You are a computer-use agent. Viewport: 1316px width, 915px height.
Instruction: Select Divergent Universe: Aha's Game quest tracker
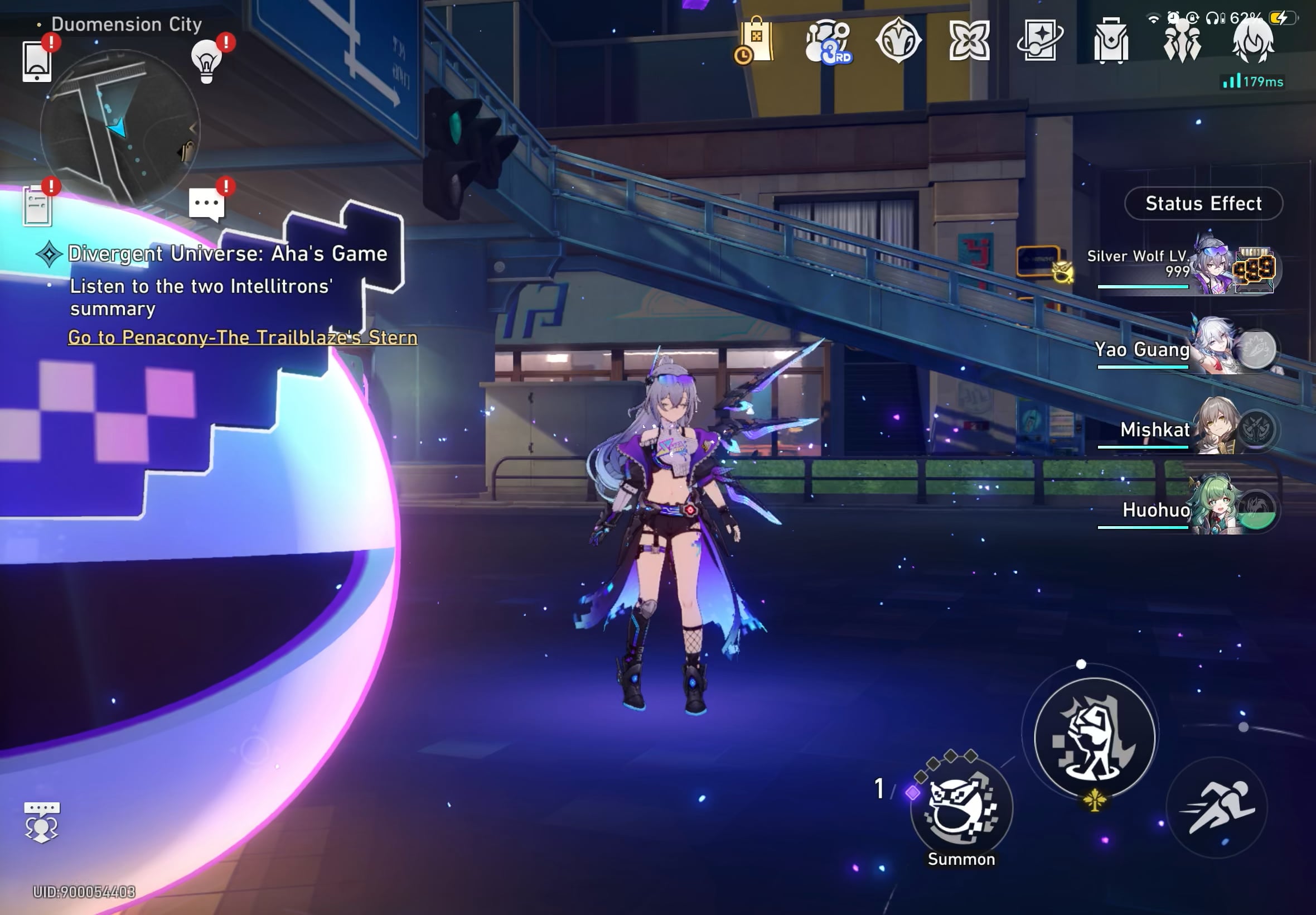tap(228, 253)
